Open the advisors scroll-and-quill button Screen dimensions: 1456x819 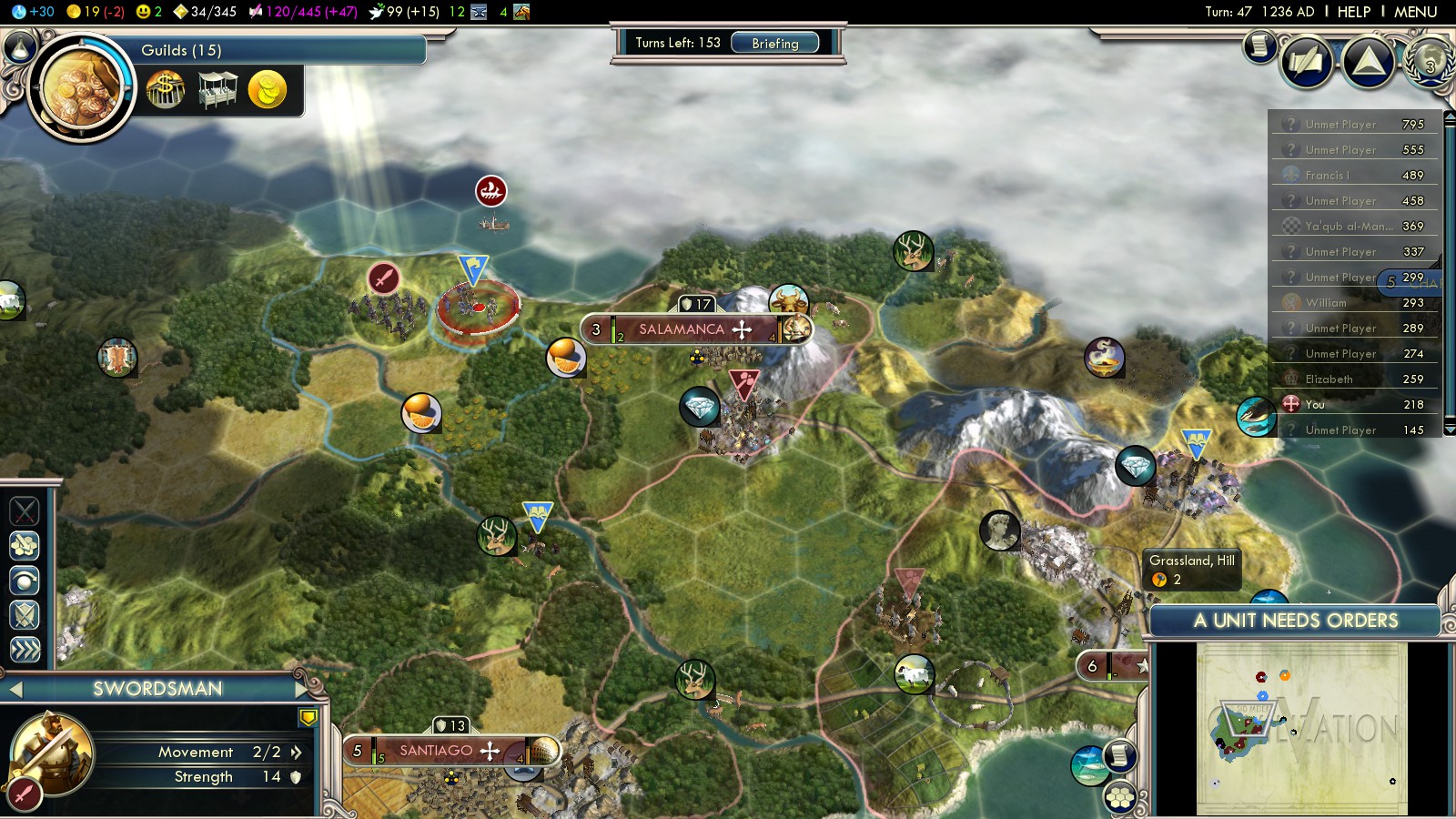pyautogui.click(x=1307, y=62)
